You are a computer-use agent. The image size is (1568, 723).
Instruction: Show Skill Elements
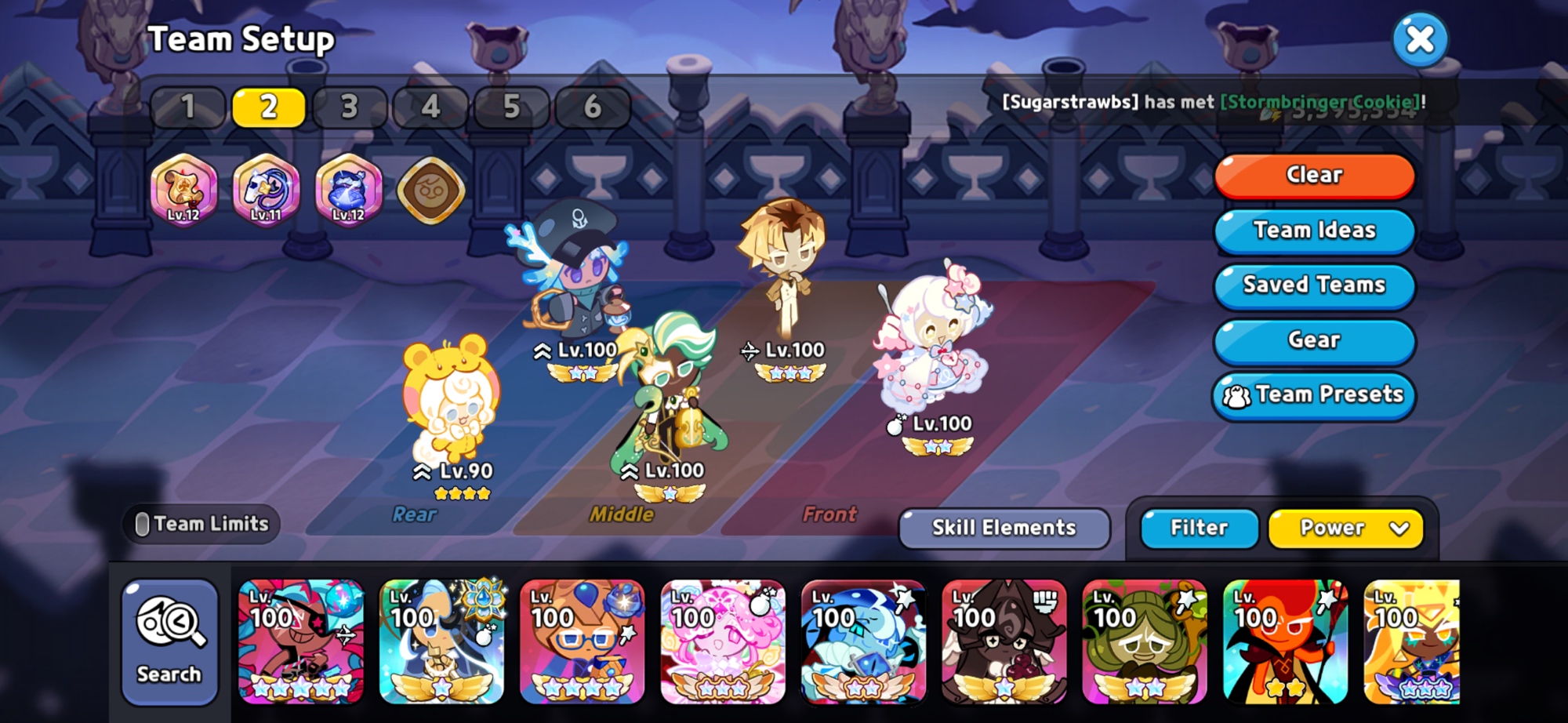(1004, 528)
